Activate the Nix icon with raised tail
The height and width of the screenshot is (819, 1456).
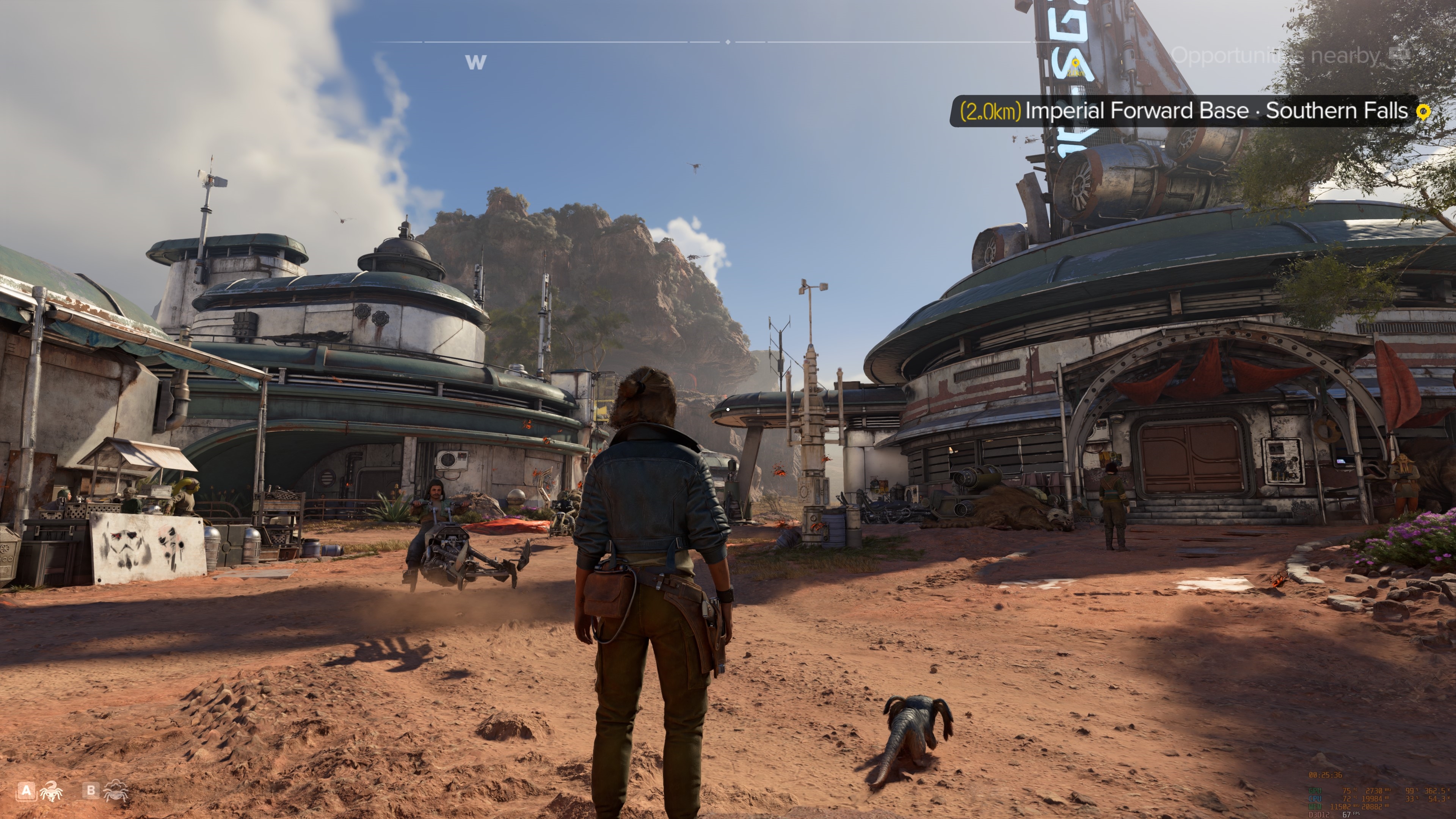[x=51, y=791]
